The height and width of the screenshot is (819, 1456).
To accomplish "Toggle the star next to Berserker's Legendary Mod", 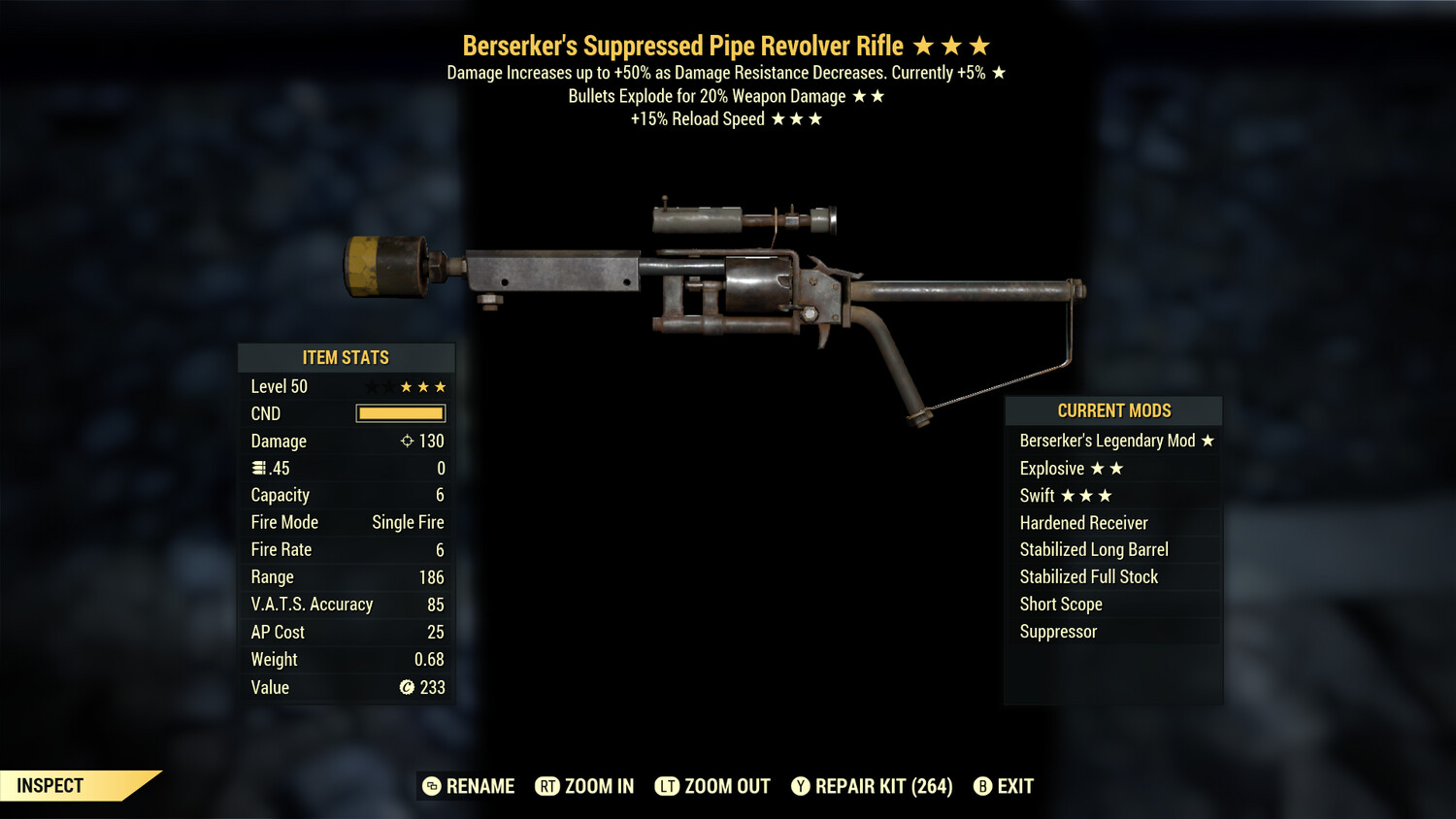I will [x=1206, y=440].
